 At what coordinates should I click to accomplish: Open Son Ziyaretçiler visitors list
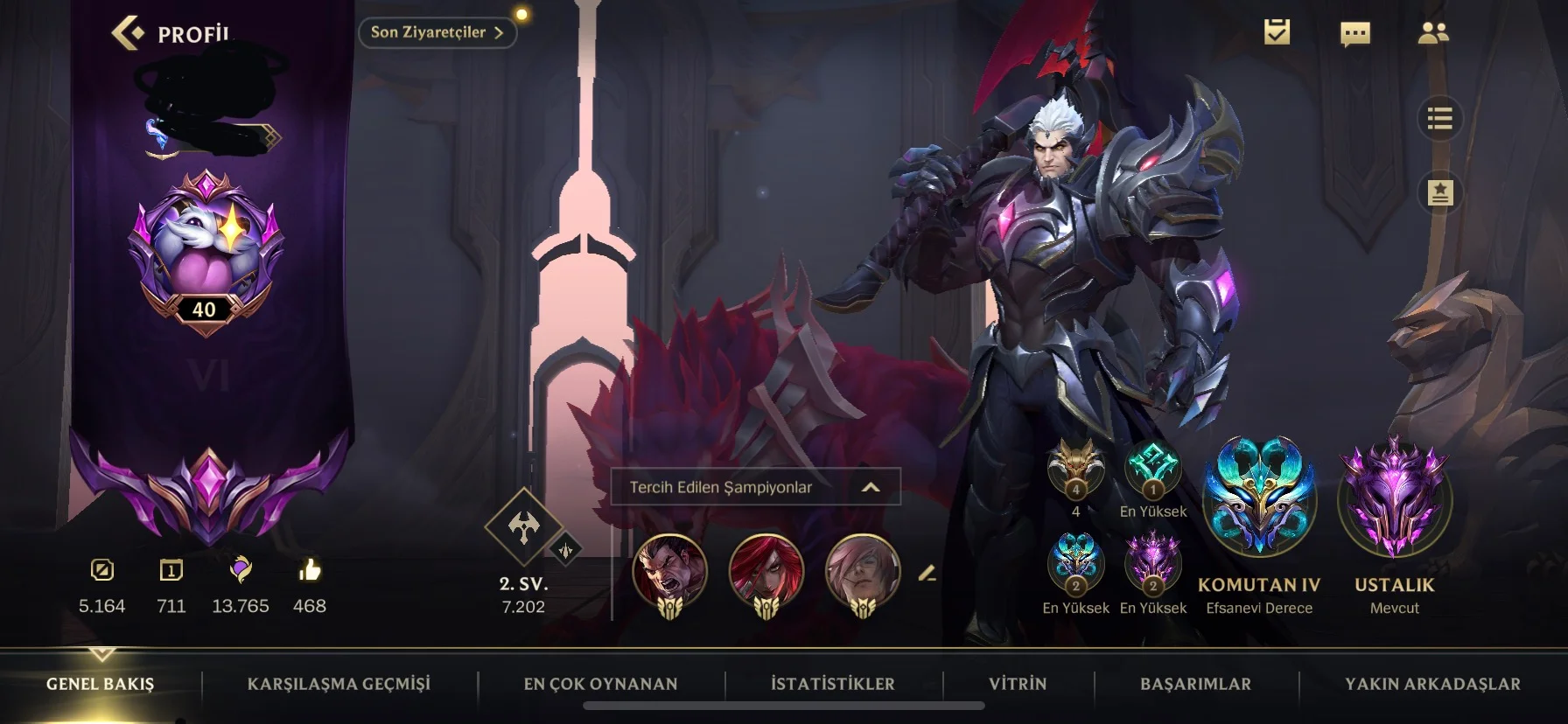pos(437,32)
